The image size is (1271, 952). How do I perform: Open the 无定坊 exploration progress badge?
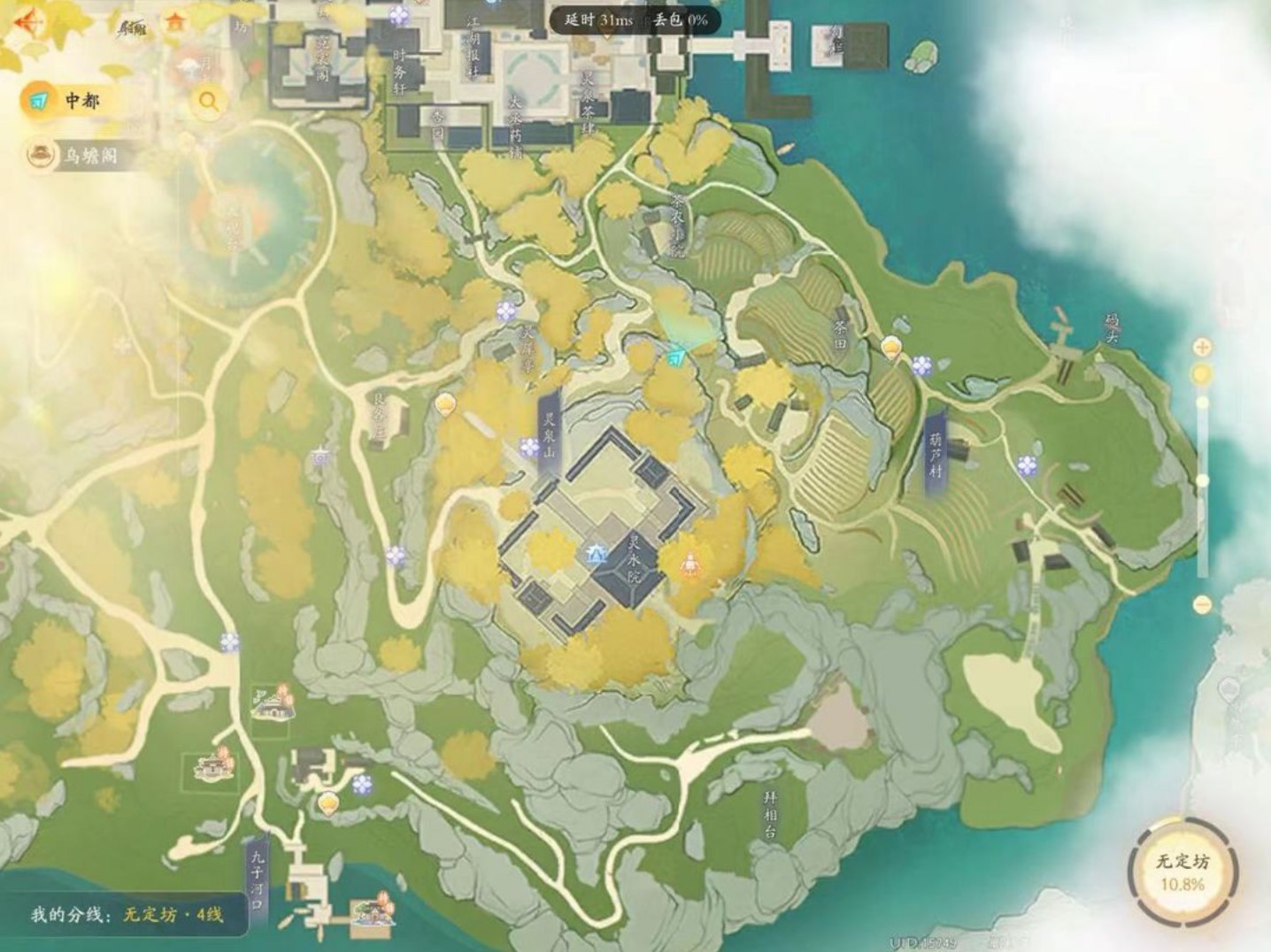point(1182,871)
